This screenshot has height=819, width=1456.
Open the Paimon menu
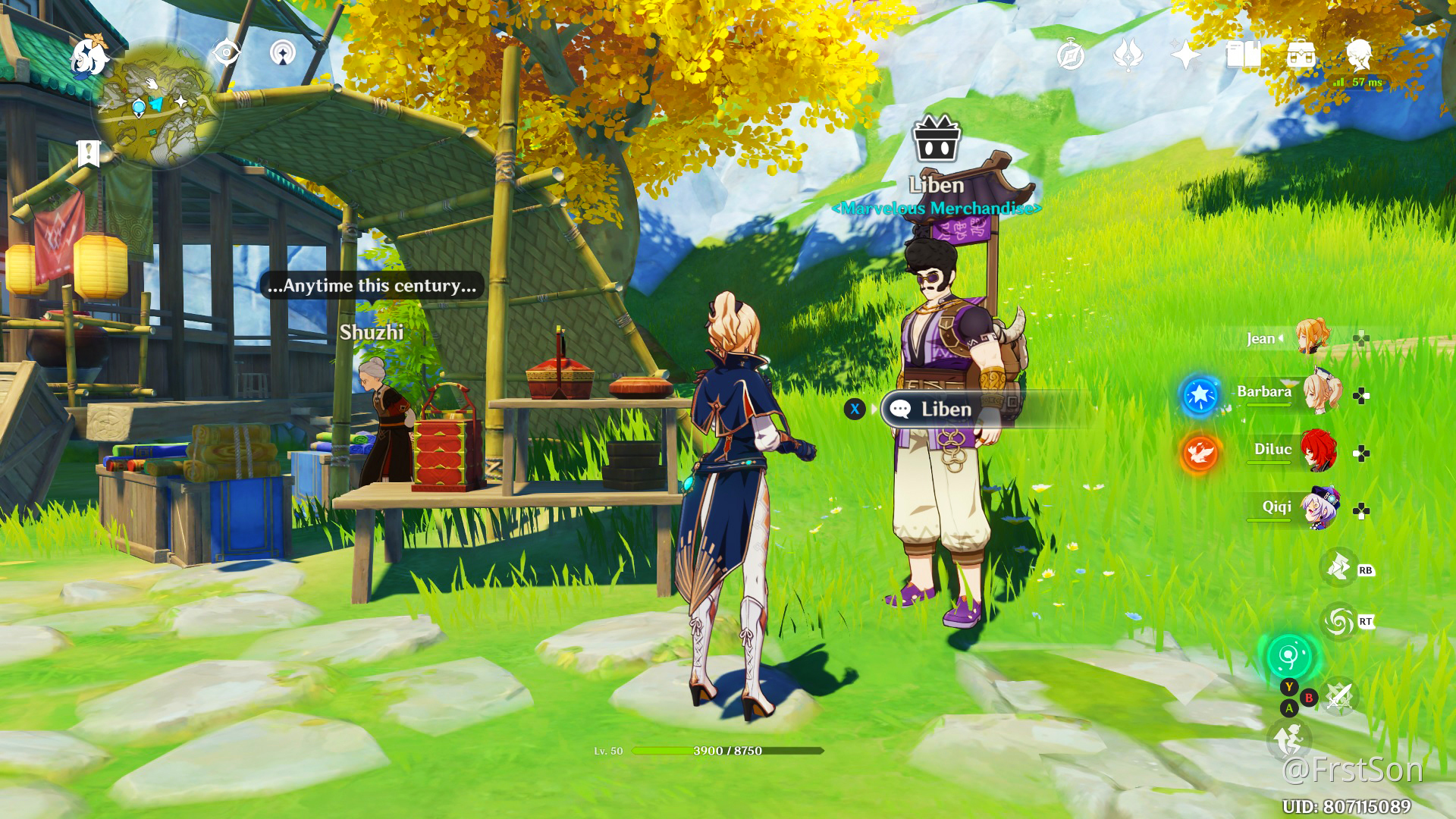click(89, 56)
